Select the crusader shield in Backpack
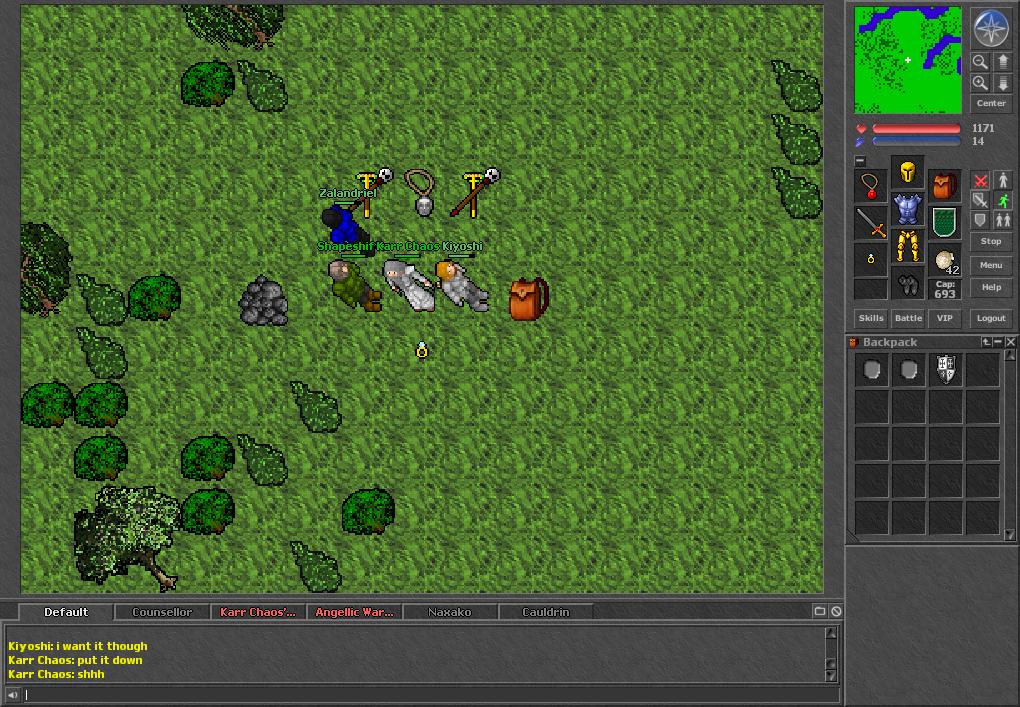 coord(946,370)
